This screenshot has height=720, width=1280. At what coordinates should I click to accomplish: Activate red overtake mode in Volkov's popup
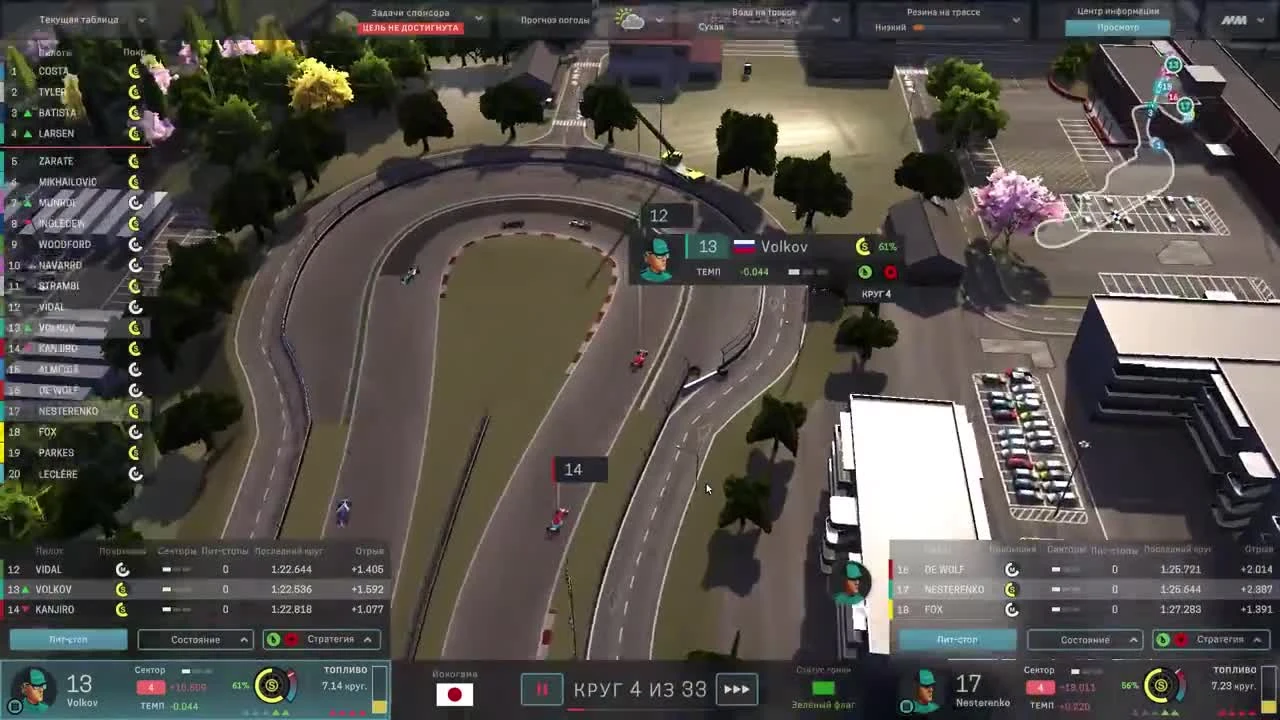890,271
